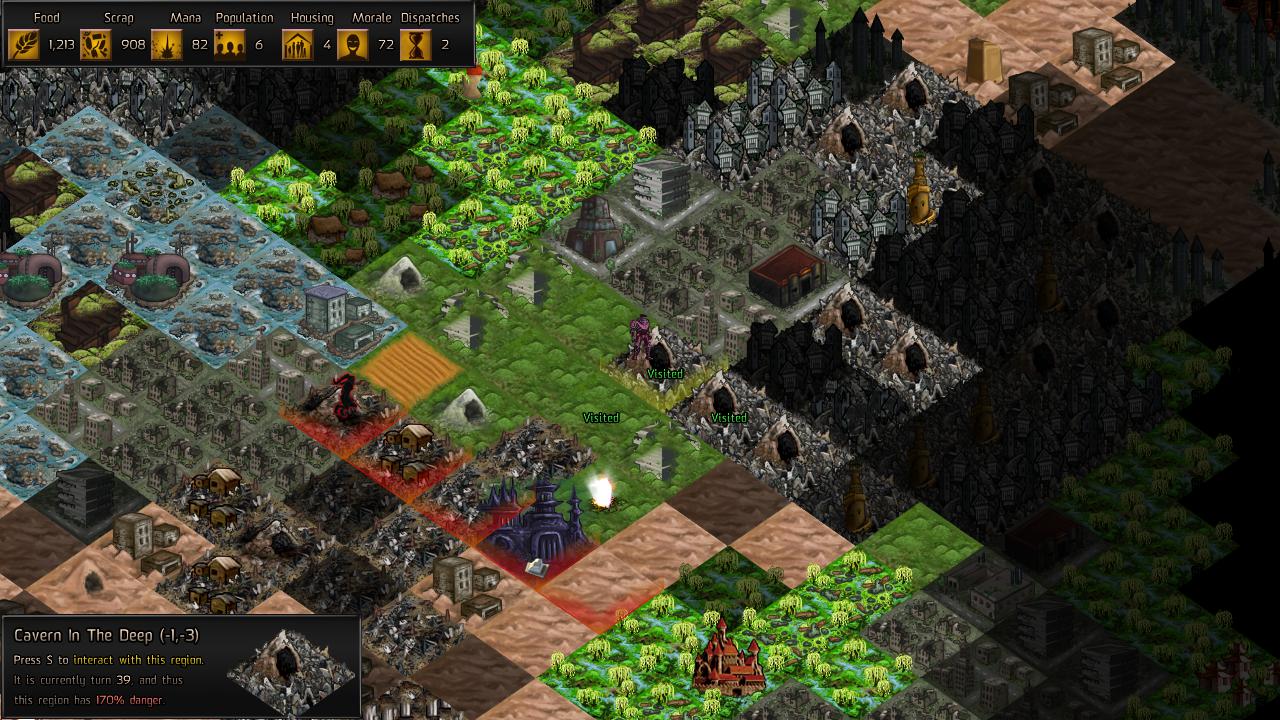Select the purple hero figure on the hilltop

[640, 330]
